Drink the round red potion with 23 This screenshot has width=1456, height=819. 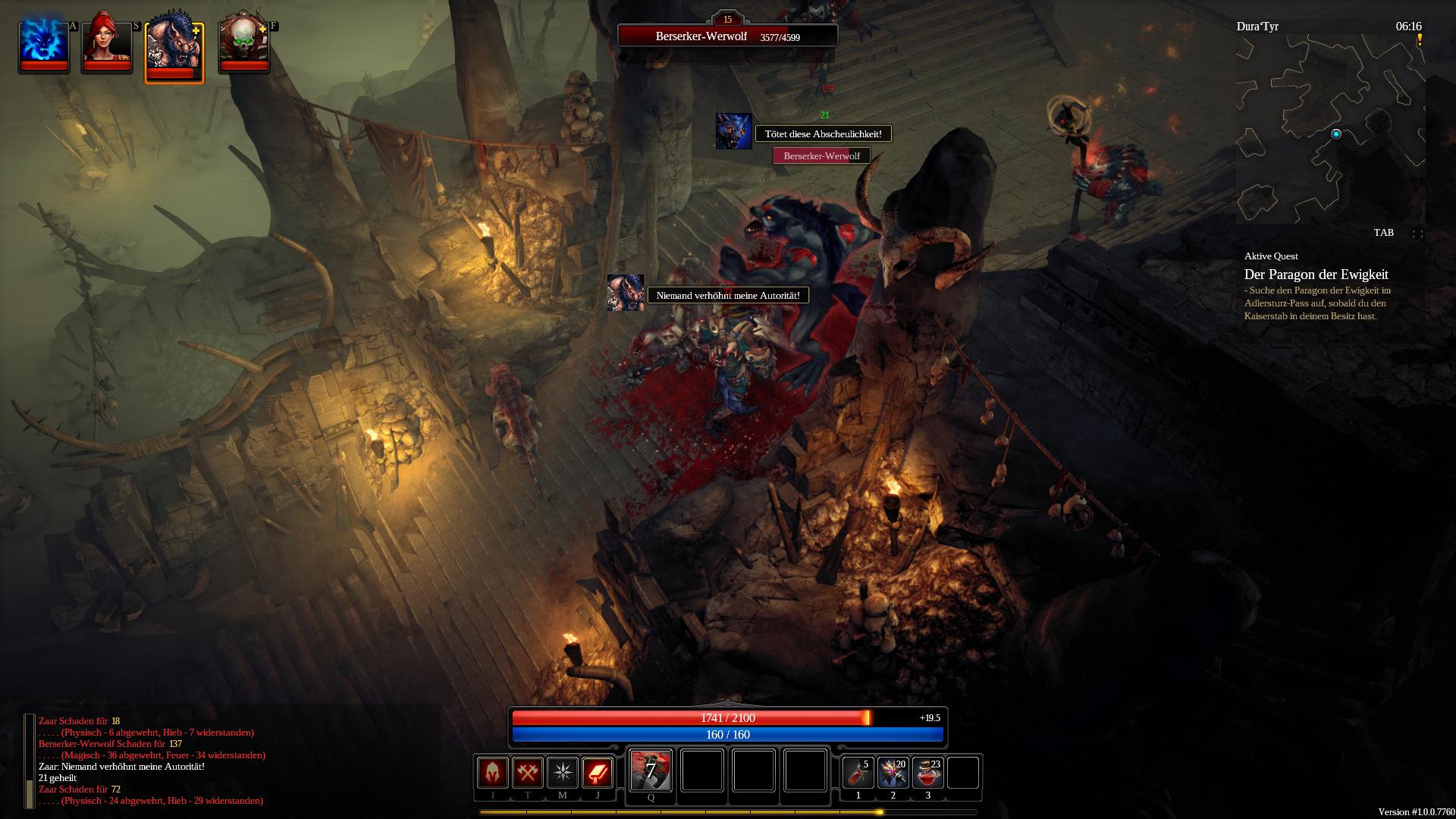point(928,773)
